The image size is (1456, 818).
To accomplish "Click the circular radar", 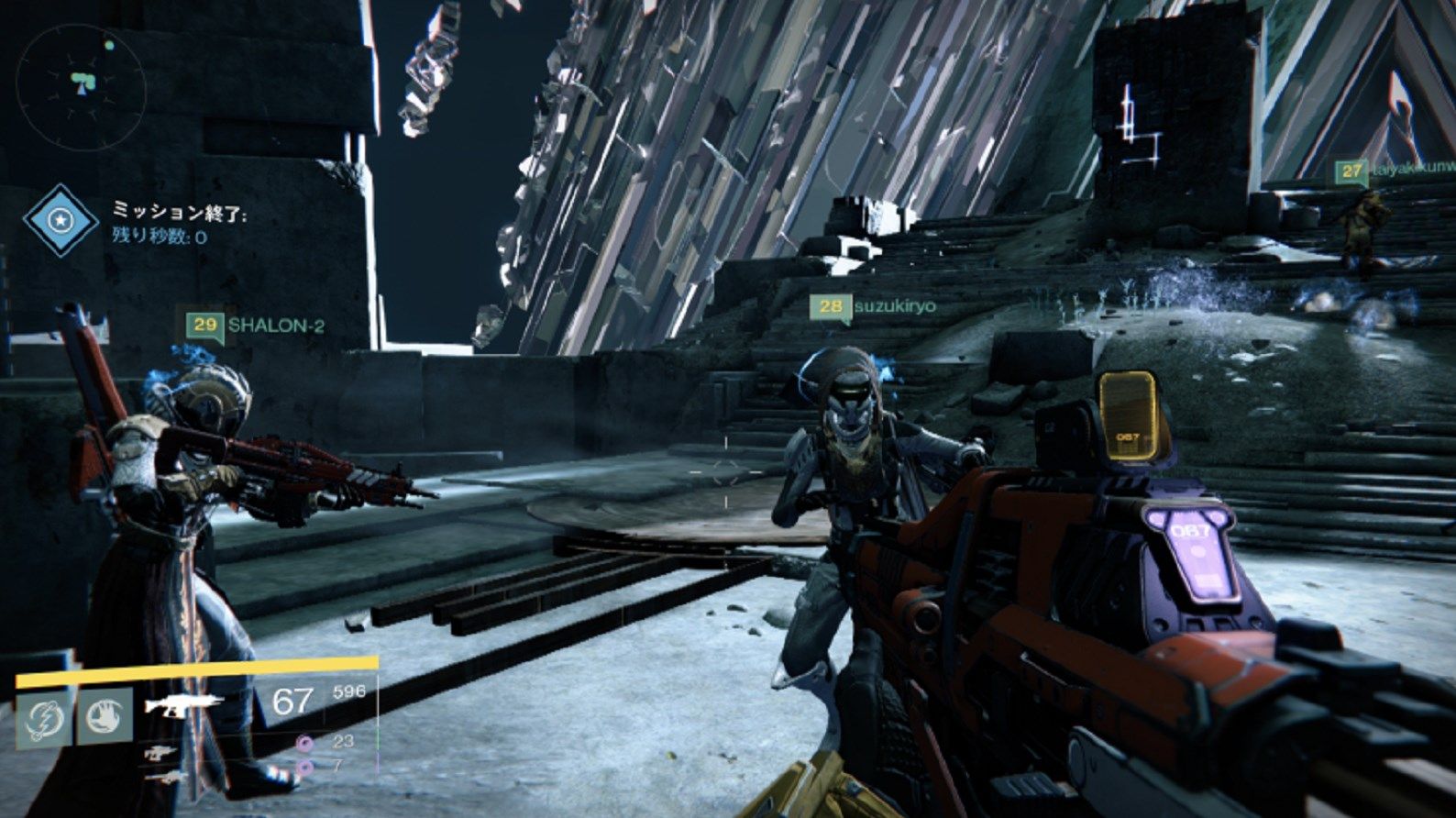I will tap(81, 81).
